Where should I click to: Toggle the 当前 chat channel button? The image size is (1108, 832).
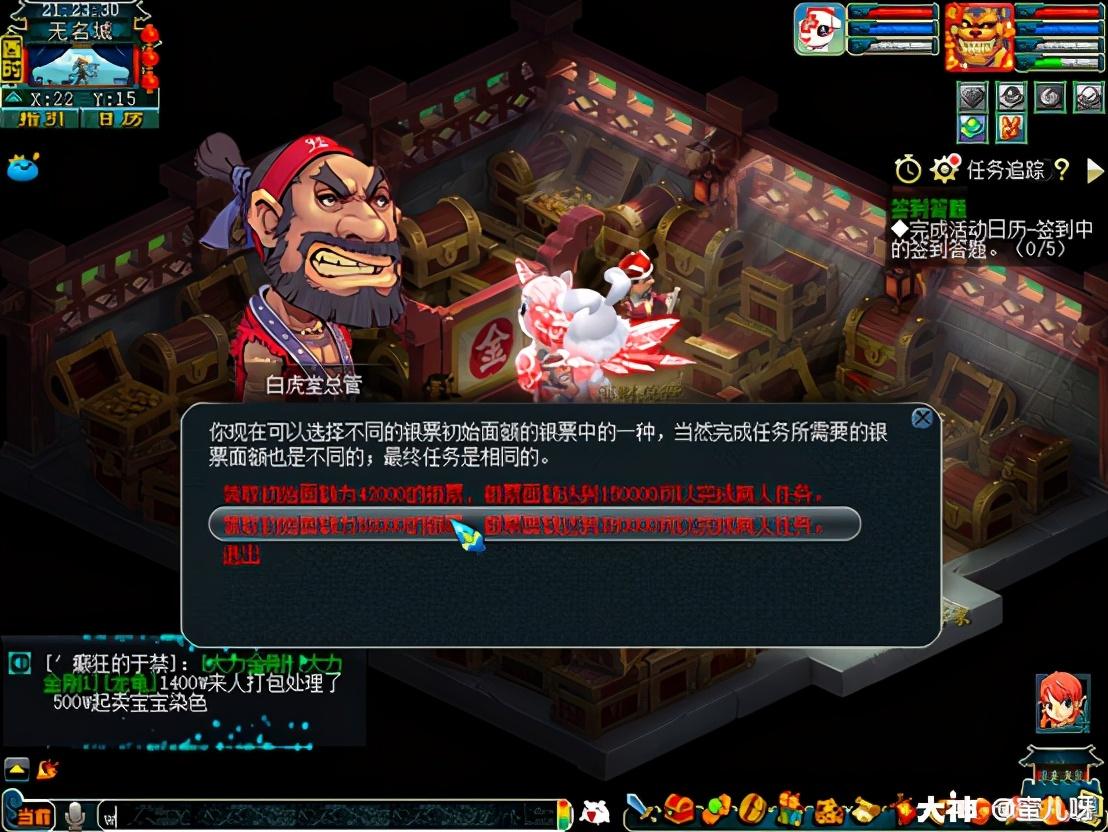(32, 815)
